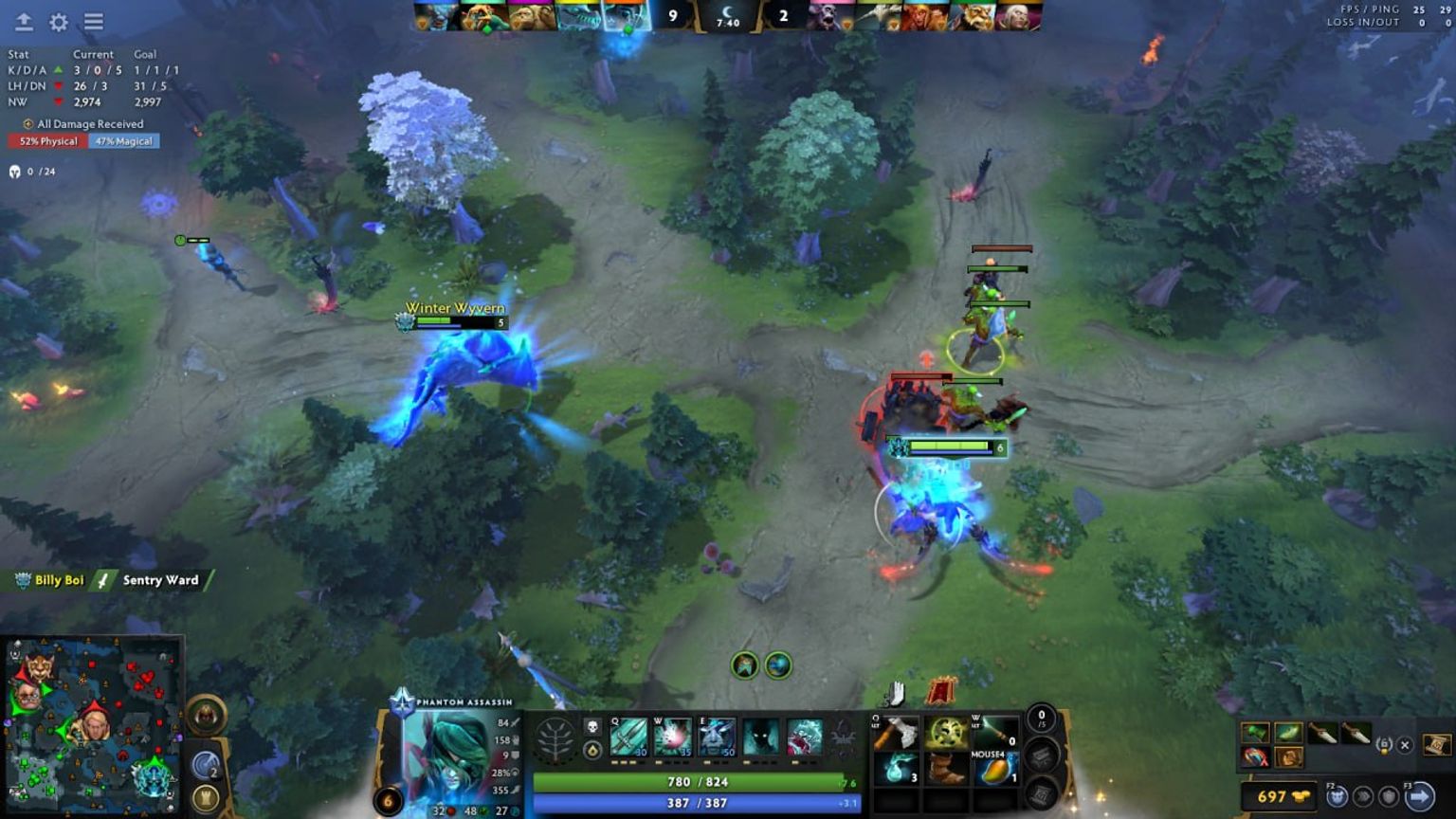The width and height of the screenshot is (1456, 819).
Task: Select the Stifling Dagger ability
Action: pyautogui.click(x=628, y=737)
